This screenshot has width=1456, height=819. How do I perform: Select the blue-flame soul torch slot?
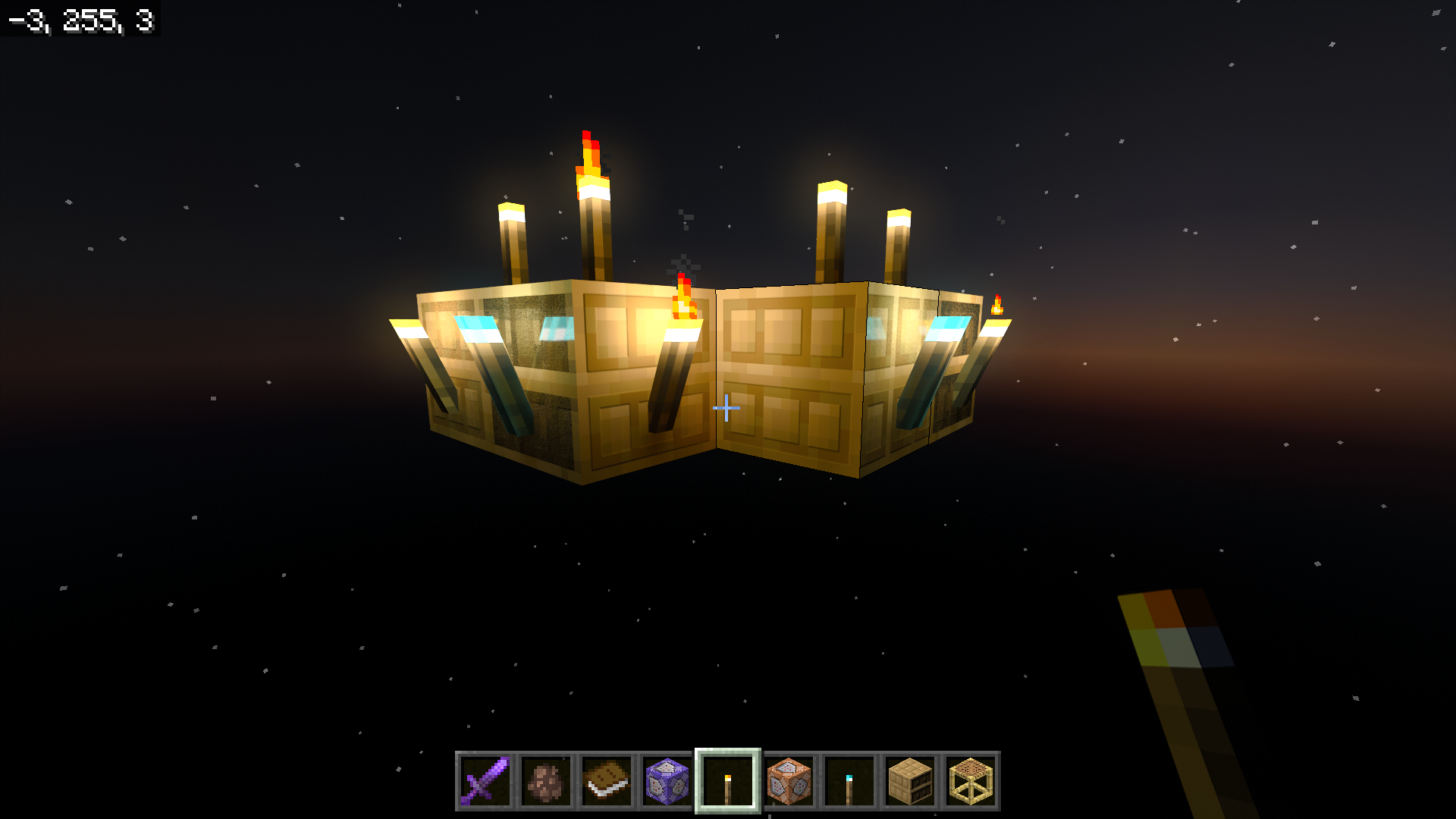click(x=849, y=781)
